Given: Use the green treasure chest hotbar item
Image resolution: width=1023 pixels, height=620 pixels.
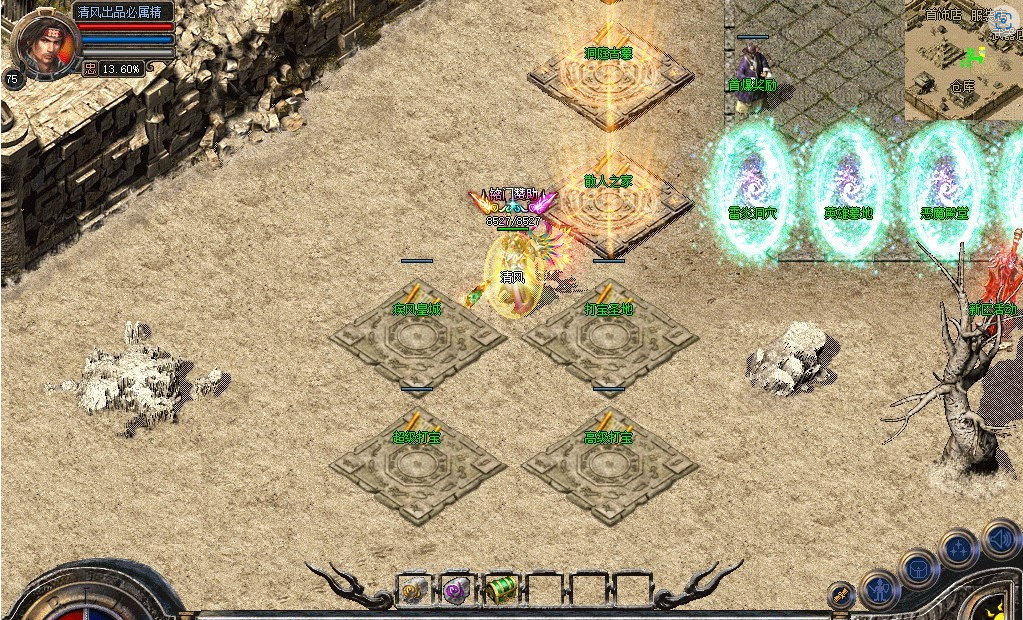Looking at the screenshot, I should click(500, 590).
